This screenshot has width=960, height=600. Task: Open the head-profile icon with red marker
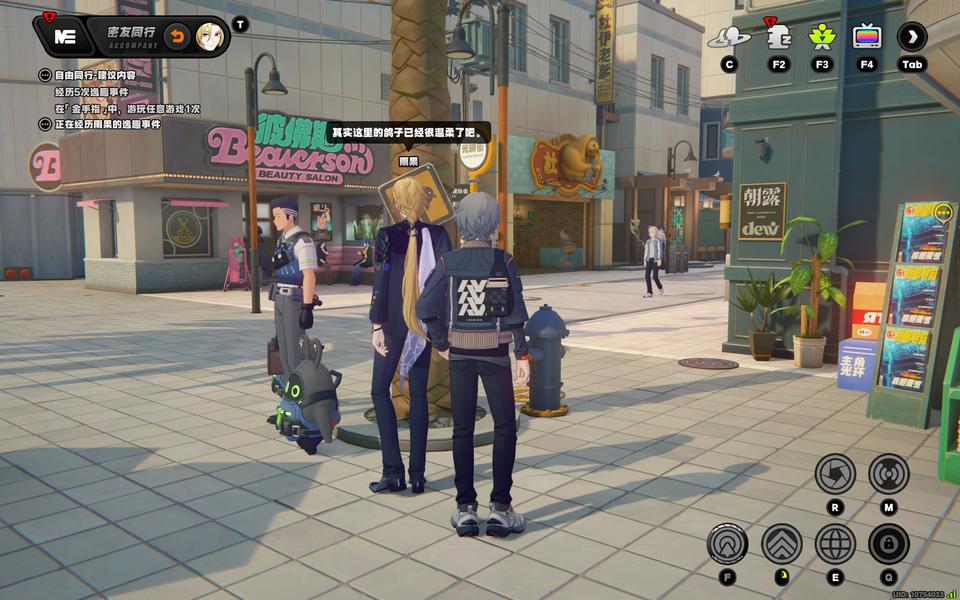pos(778,38)
